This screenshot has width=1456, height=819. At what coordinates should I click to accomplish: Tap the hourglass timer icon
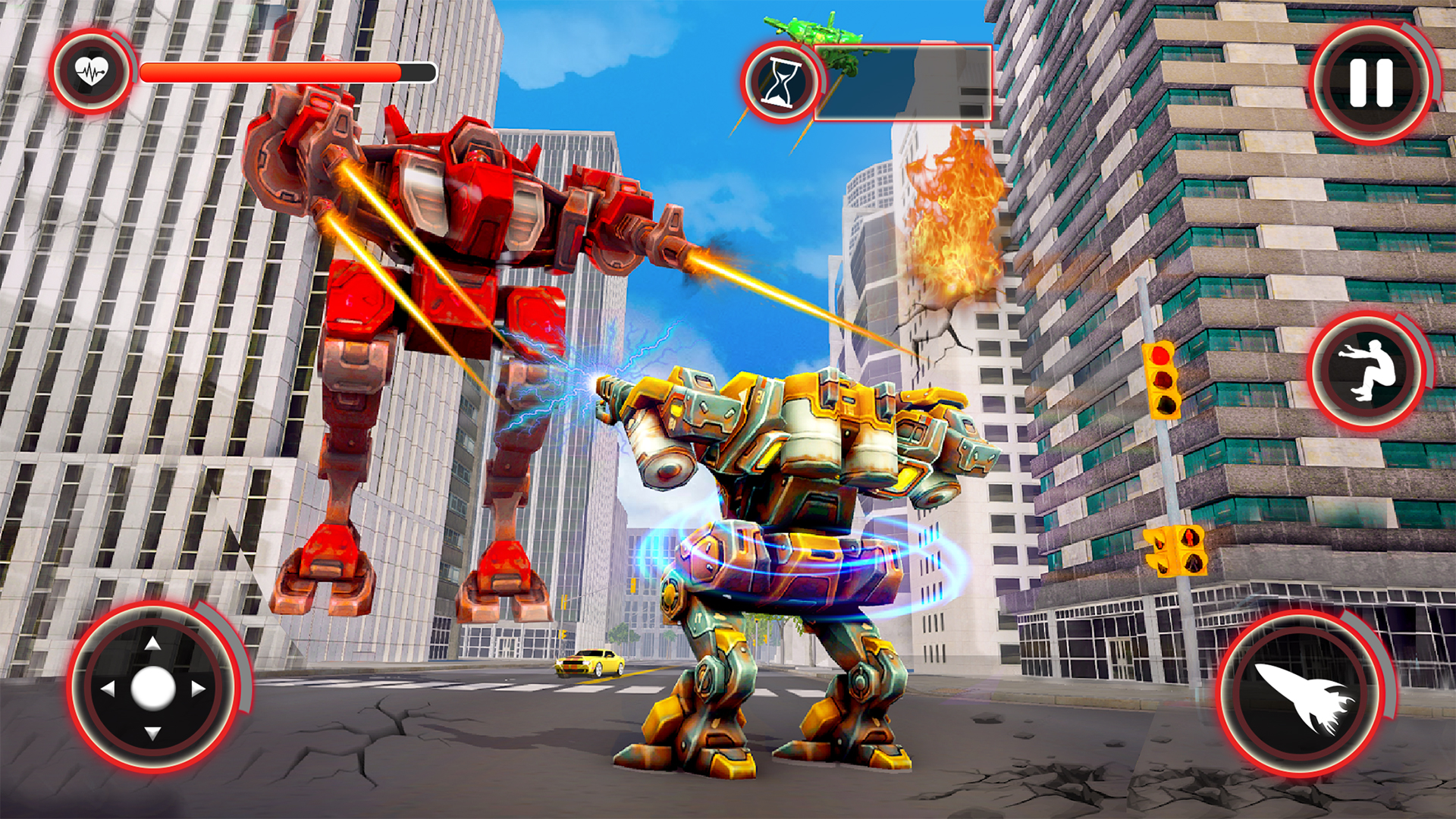781,83
